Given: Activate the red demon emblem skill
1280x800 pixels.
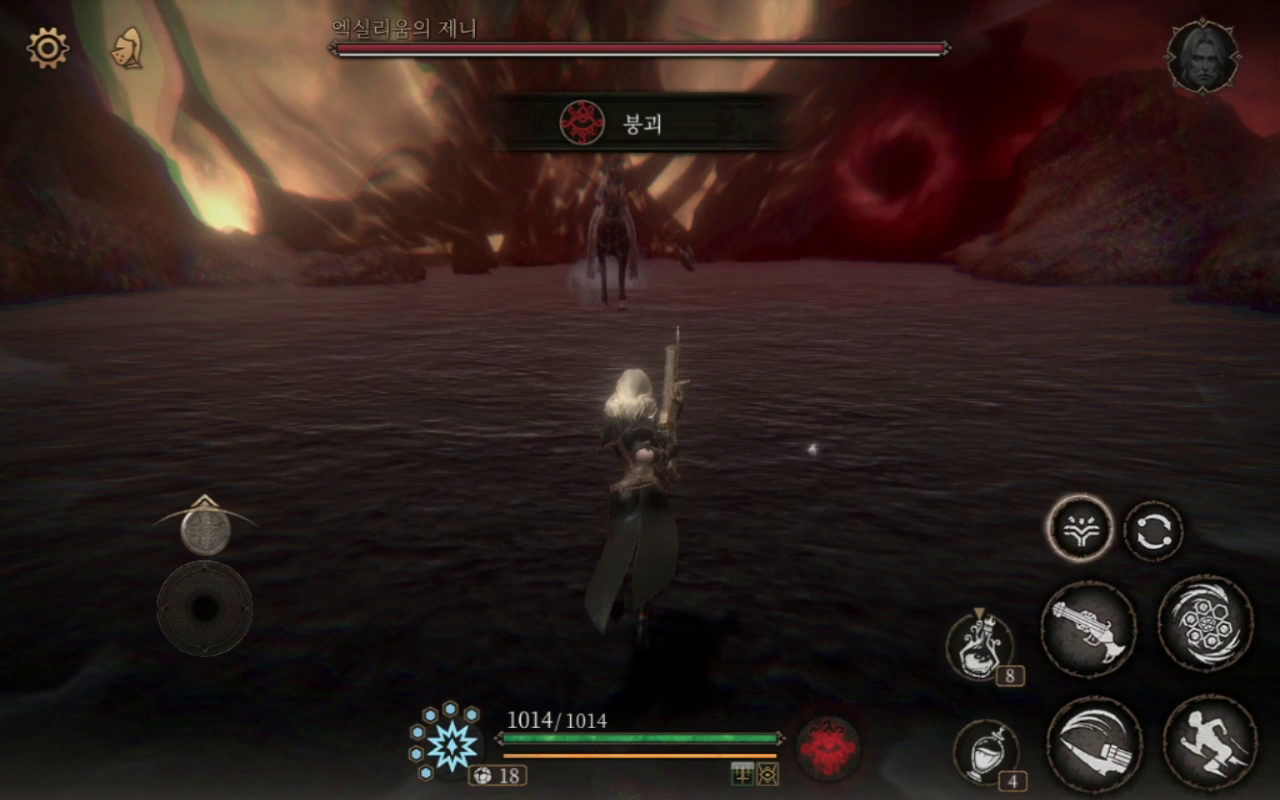Looking at the screenshot, I should (x=828, y=748).
